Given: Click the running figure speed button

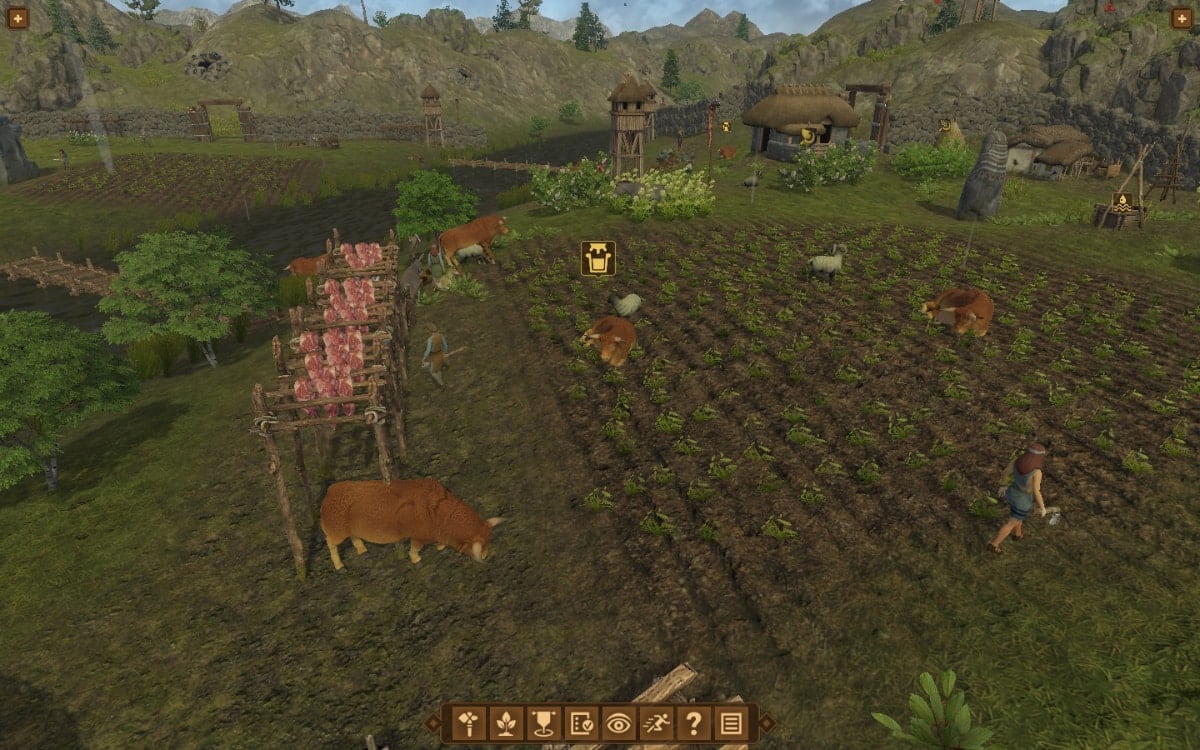Looking at the screenshot, I should 656,723.
